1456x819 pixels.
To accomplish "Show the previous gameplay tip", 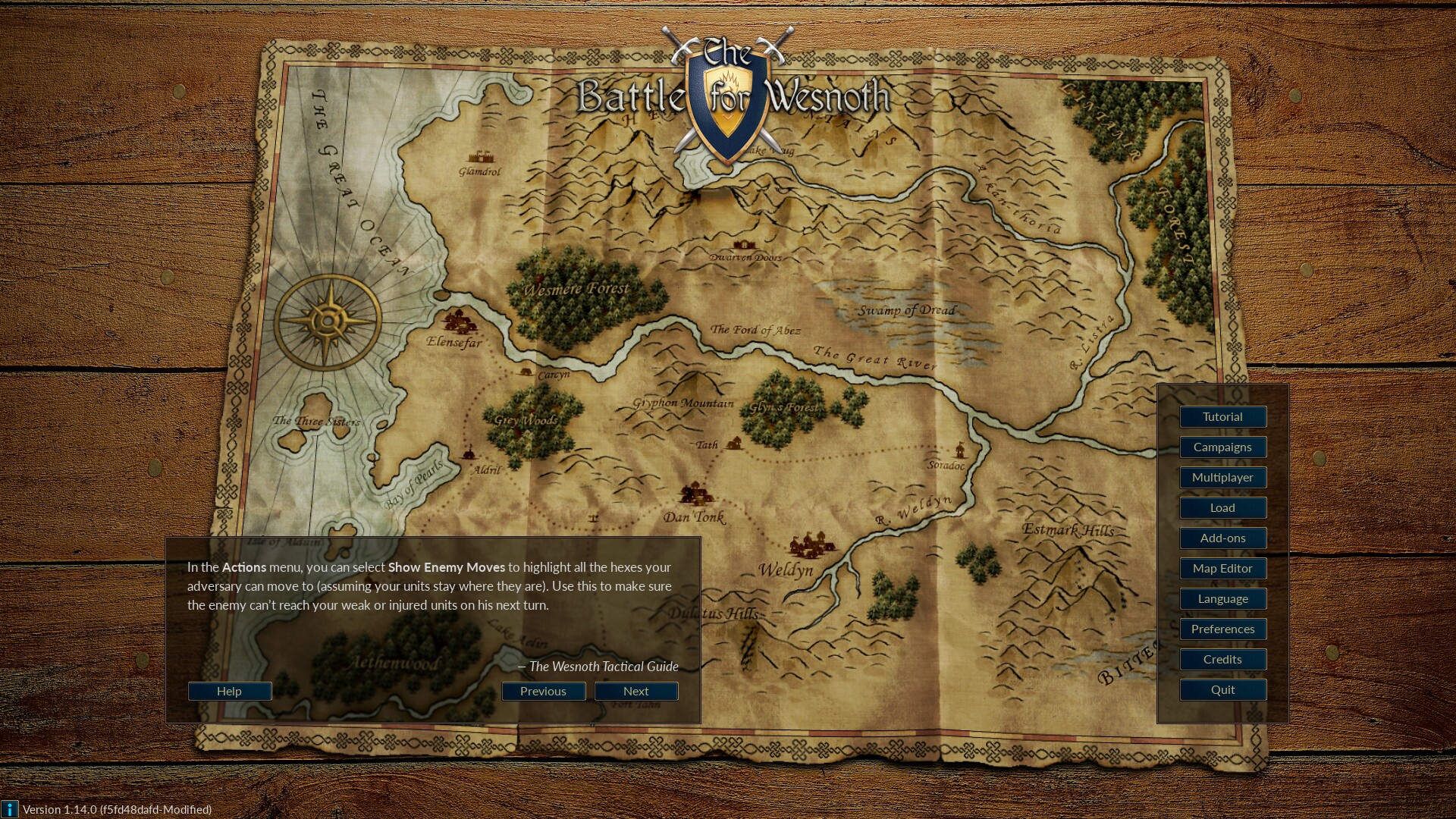I will pyautogui.click(x=542, y=691).
